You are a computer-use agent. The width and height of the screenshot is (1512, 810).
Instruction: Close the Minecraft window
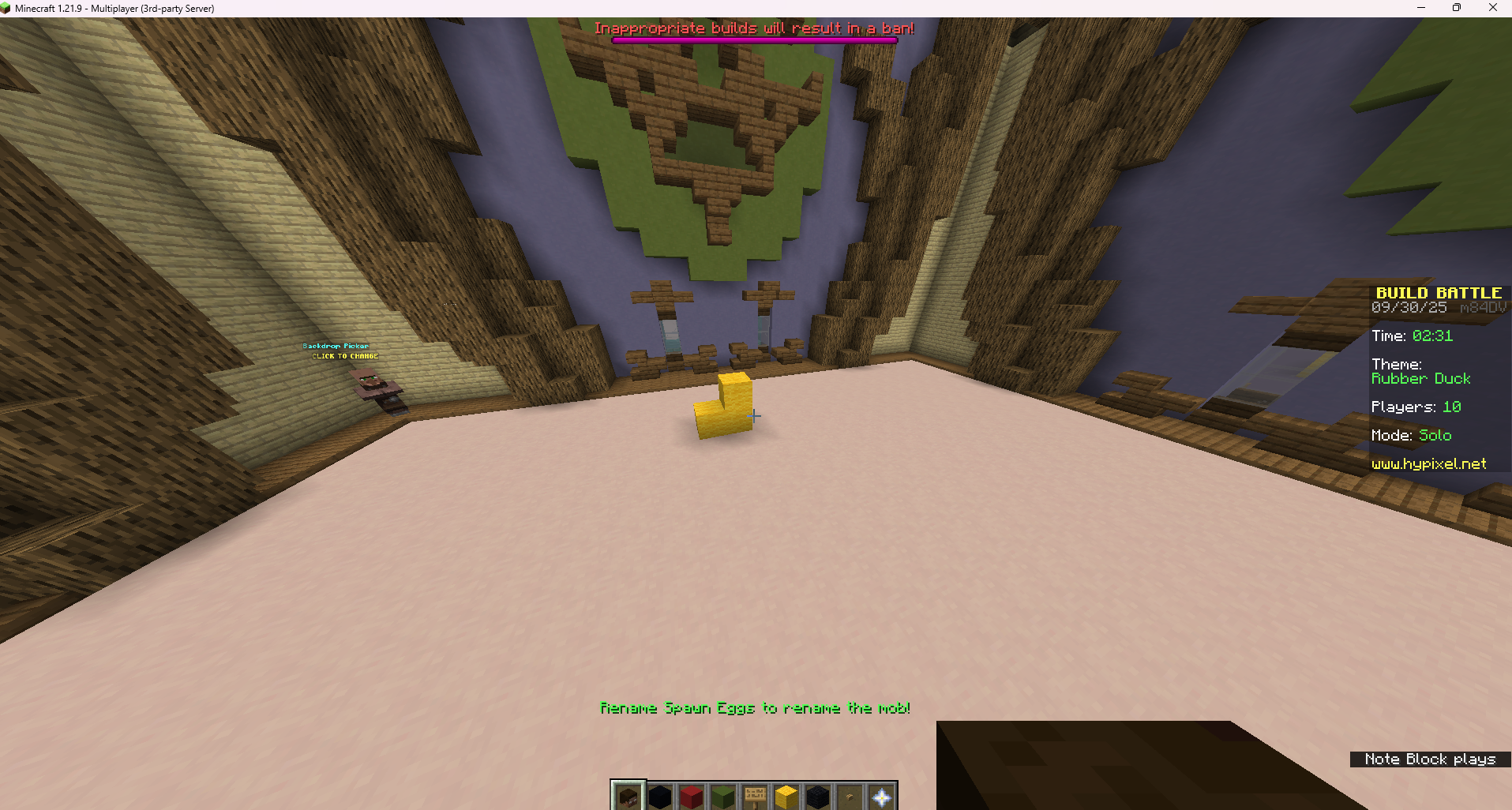pyautogui.click(x=1492, y=8)
